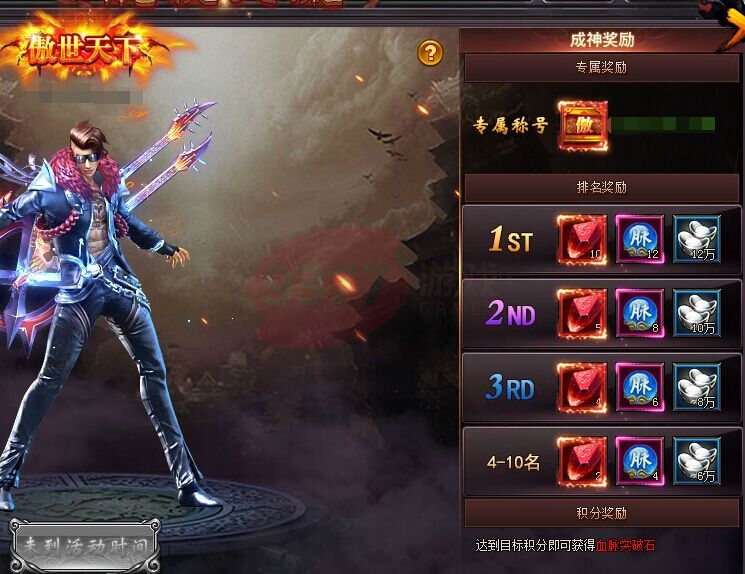Select the 4-10名 blue 脉 orb
Viewport: 745px width, 574px height.
click(x=640, y=462)
